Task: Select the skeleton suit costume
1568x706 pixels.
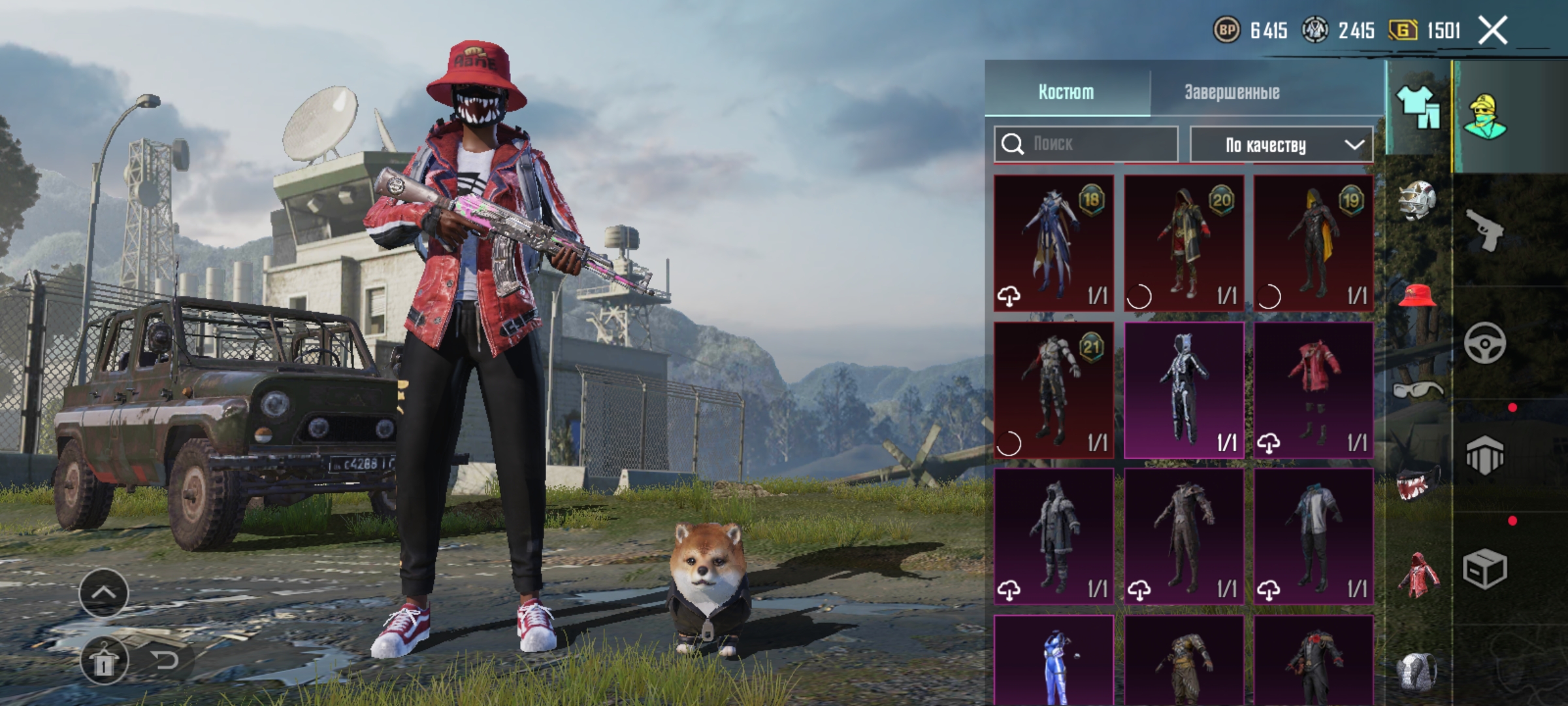Action: (1184, 390)
